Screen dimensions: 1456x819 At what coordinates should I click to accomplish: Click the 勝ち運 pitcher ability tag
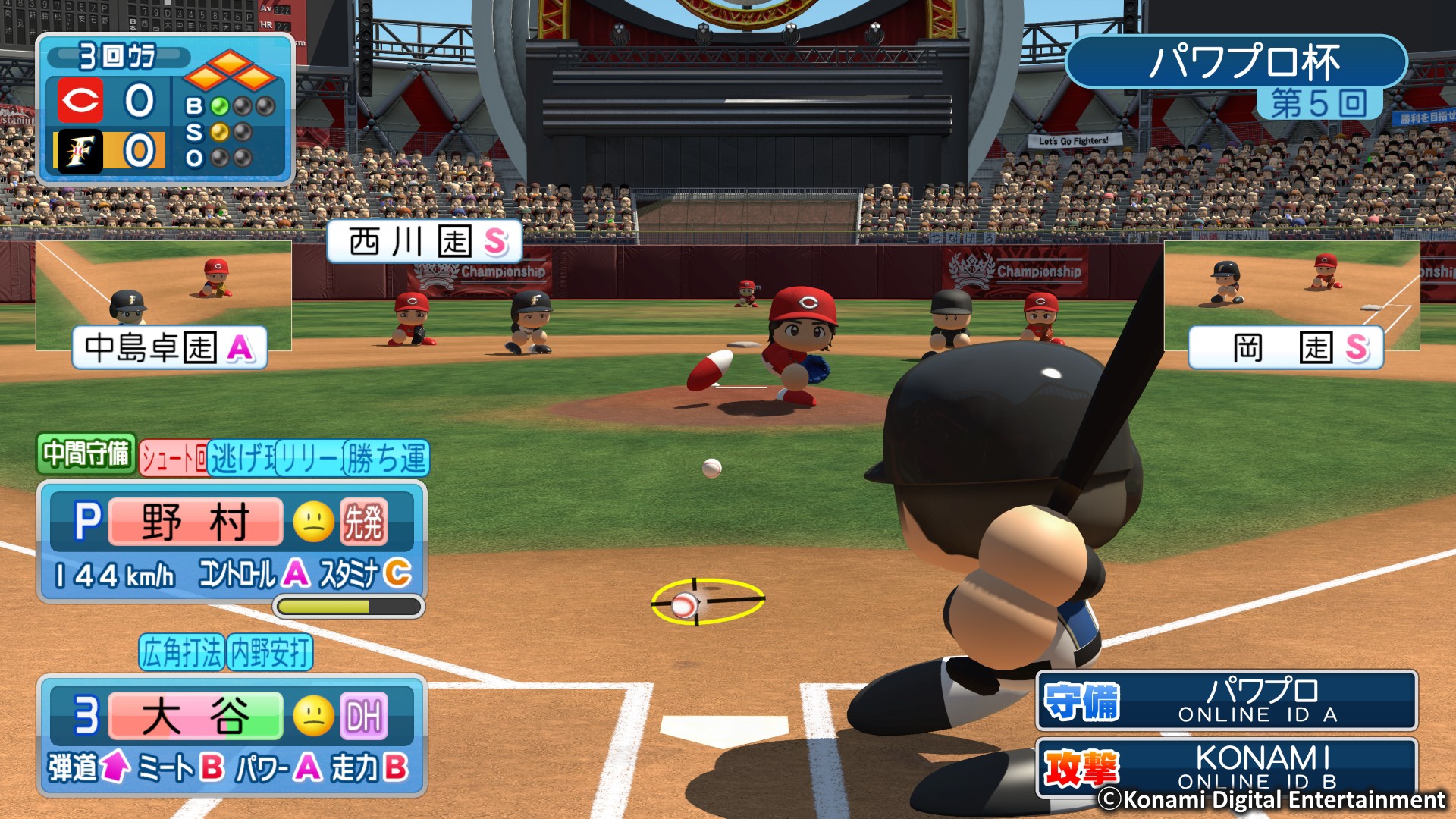(388, 459)
